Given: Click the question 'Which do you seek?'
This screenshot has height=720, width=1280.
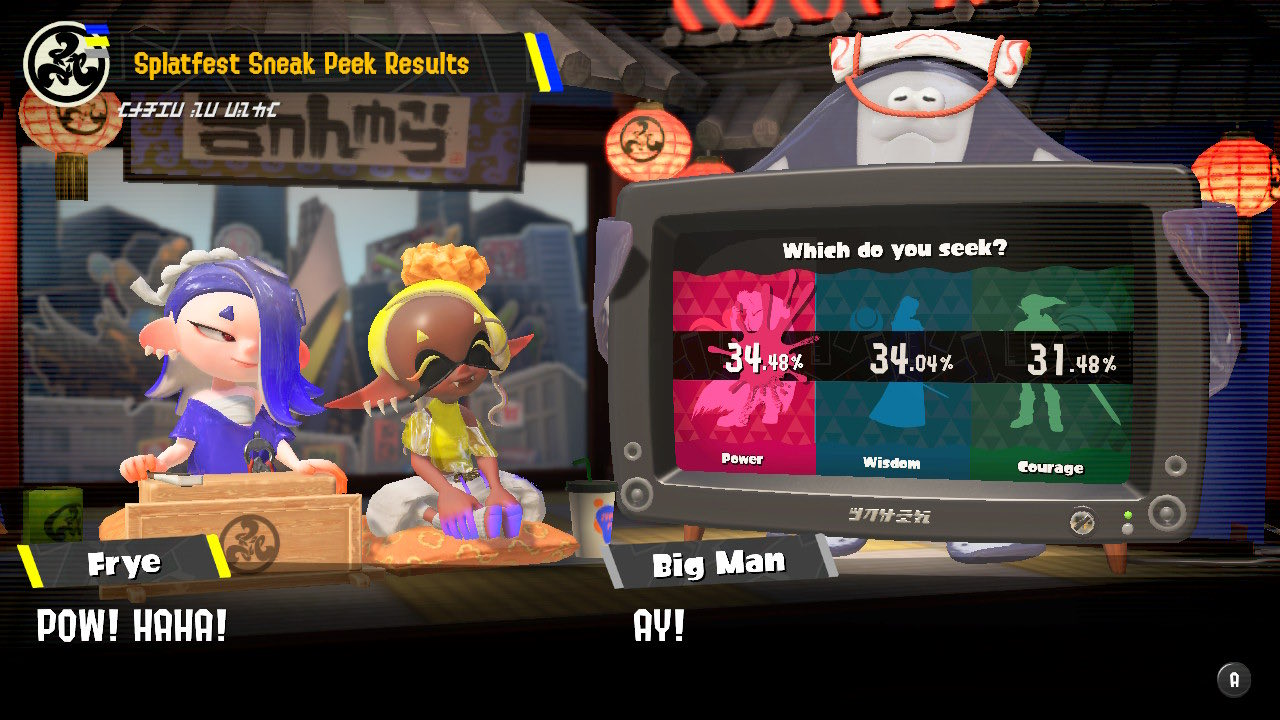Looking at the screenshot, I should click(895, 249).
